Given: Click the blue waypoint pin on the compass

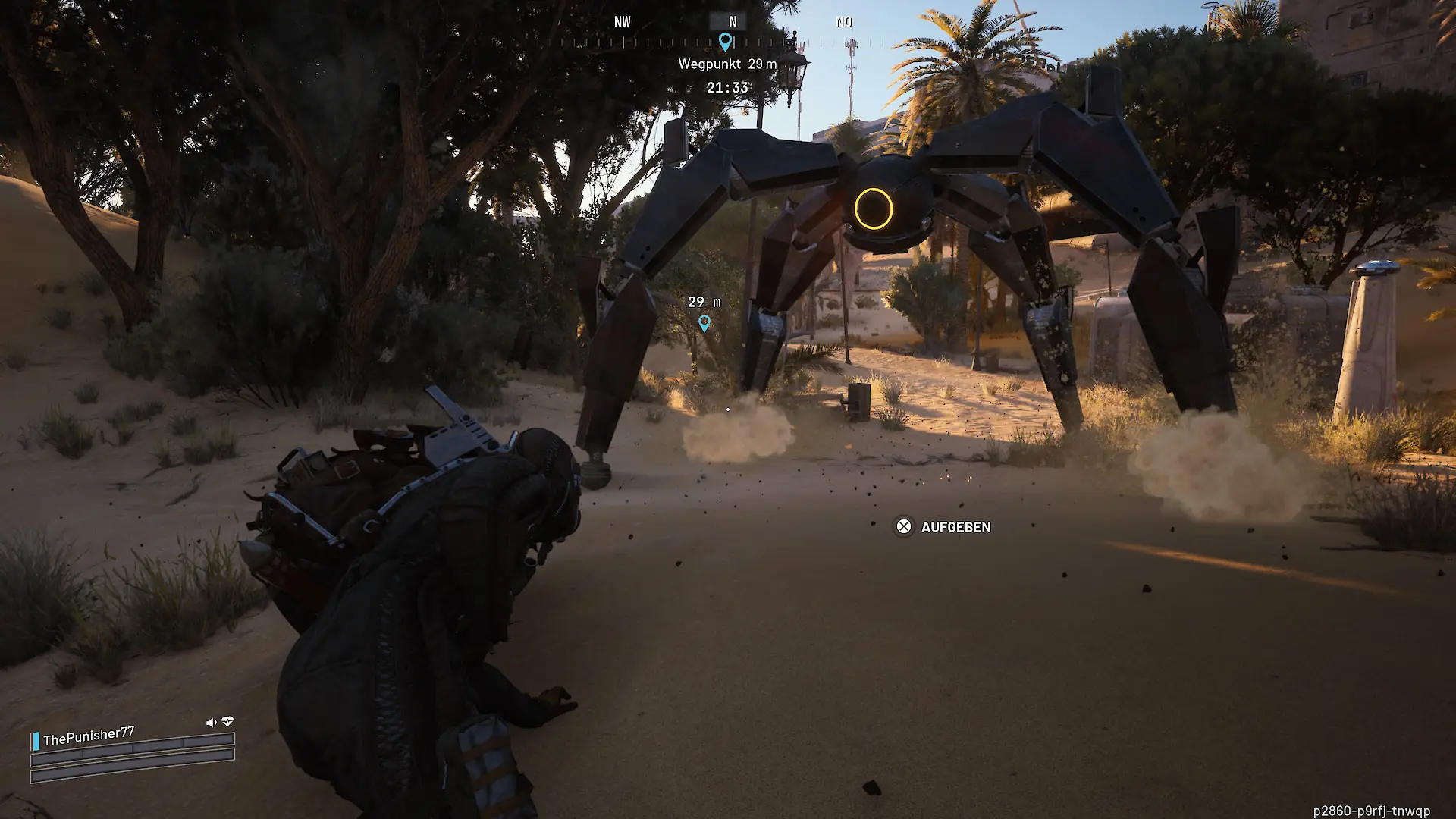Looking at the screenshot, I should pyautogui.click(x=725, y=41).
